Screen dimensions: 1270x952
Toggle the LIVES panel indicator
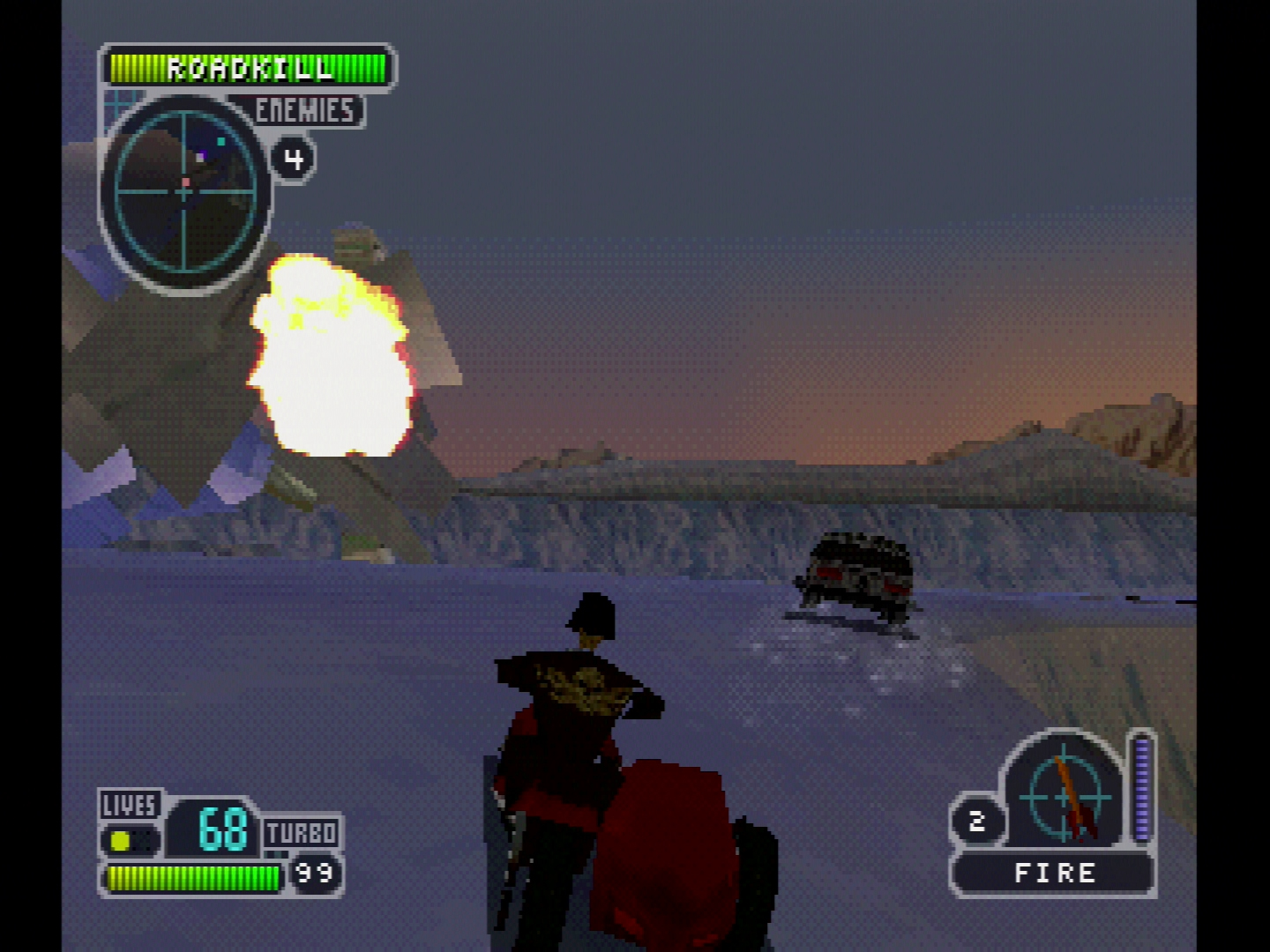[x=127, y=805]
